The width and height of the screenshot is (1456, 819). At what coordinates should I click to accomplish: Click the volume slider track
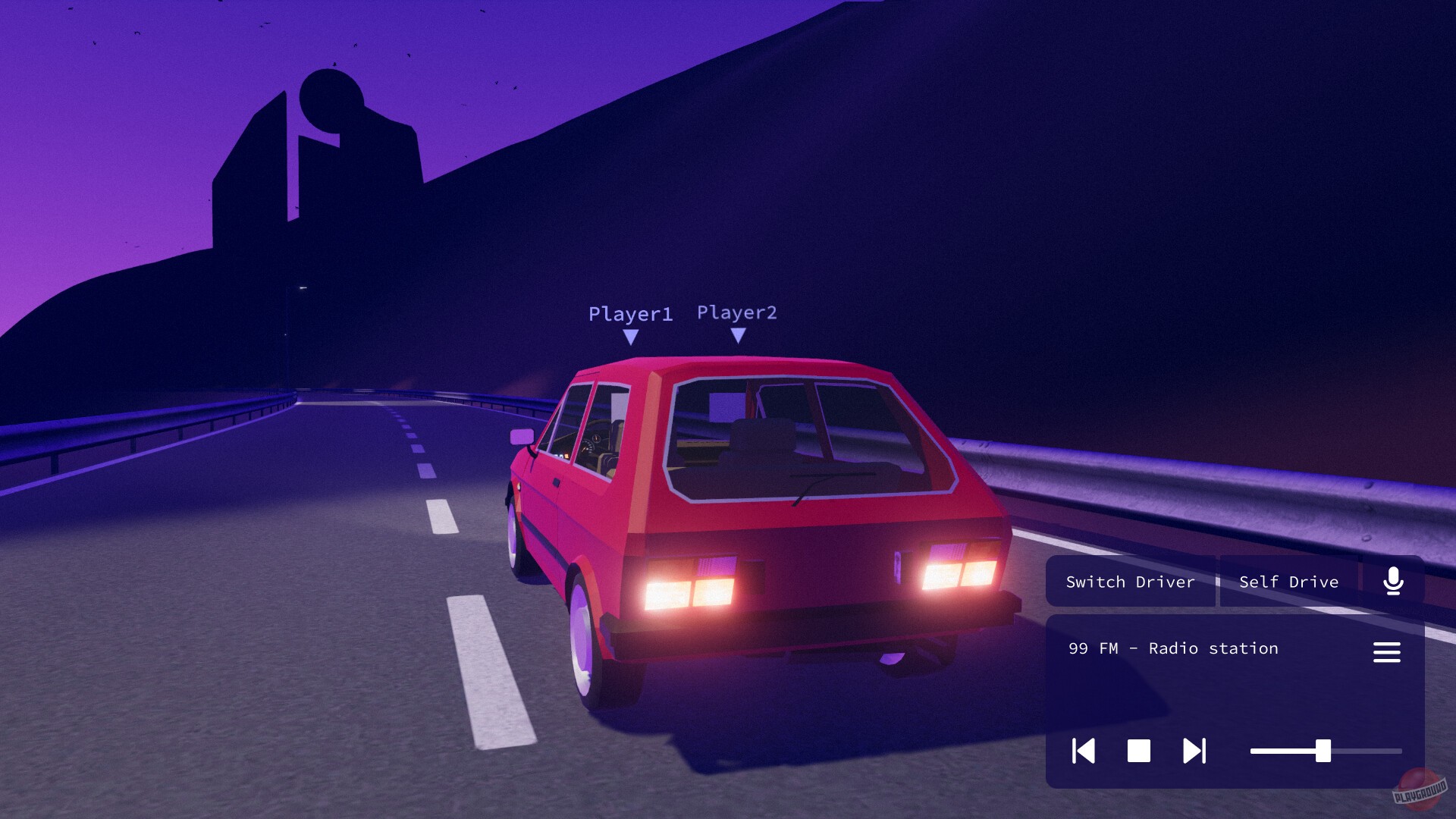(x=1282, y=752)
